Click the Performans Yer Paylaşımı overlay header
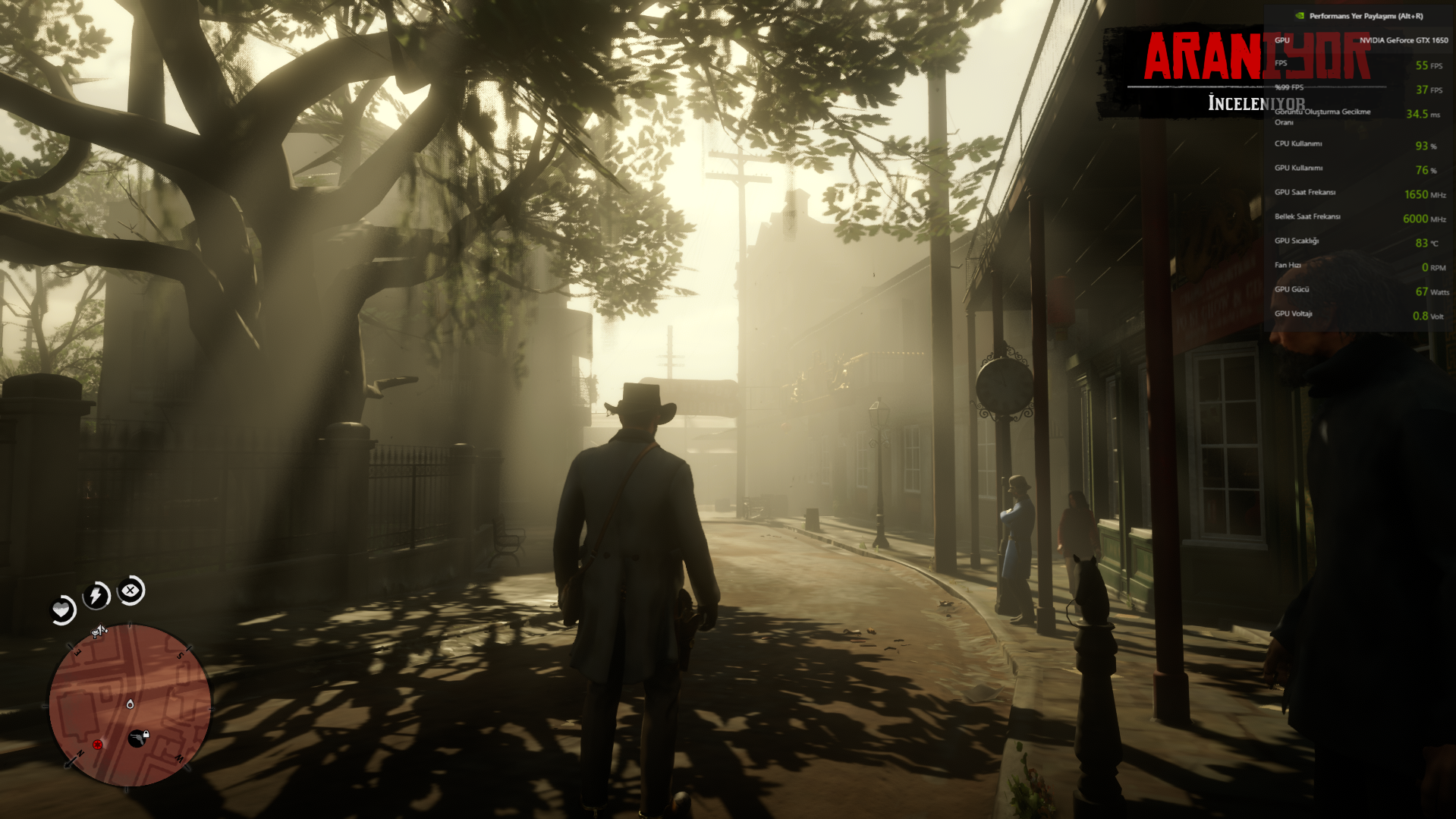Image resolution: width=1456 pixels, height=819 pixels. (x=1359, y=16)
